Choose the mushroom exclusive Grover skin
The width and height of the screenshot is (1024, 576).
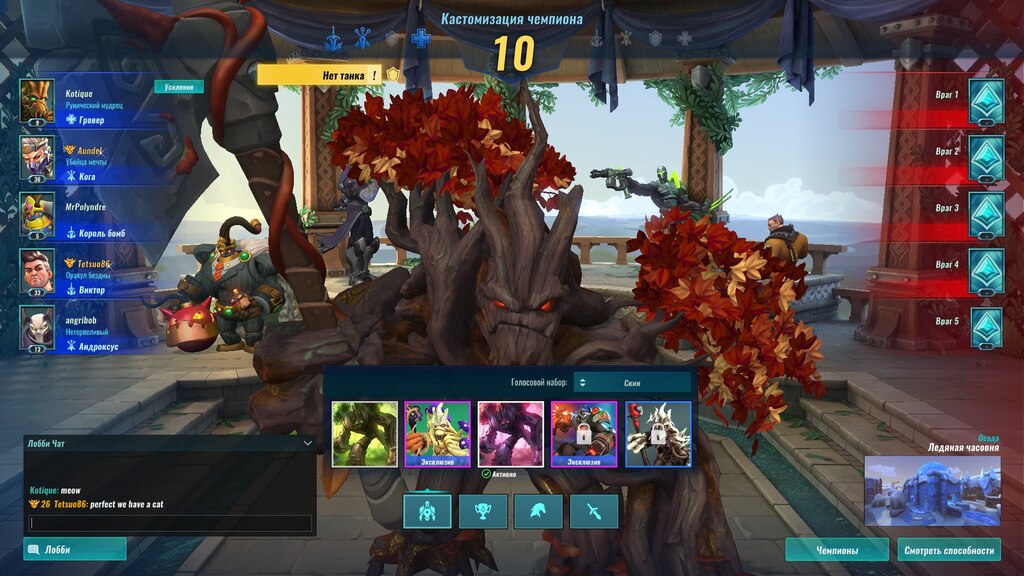(437, 434)
